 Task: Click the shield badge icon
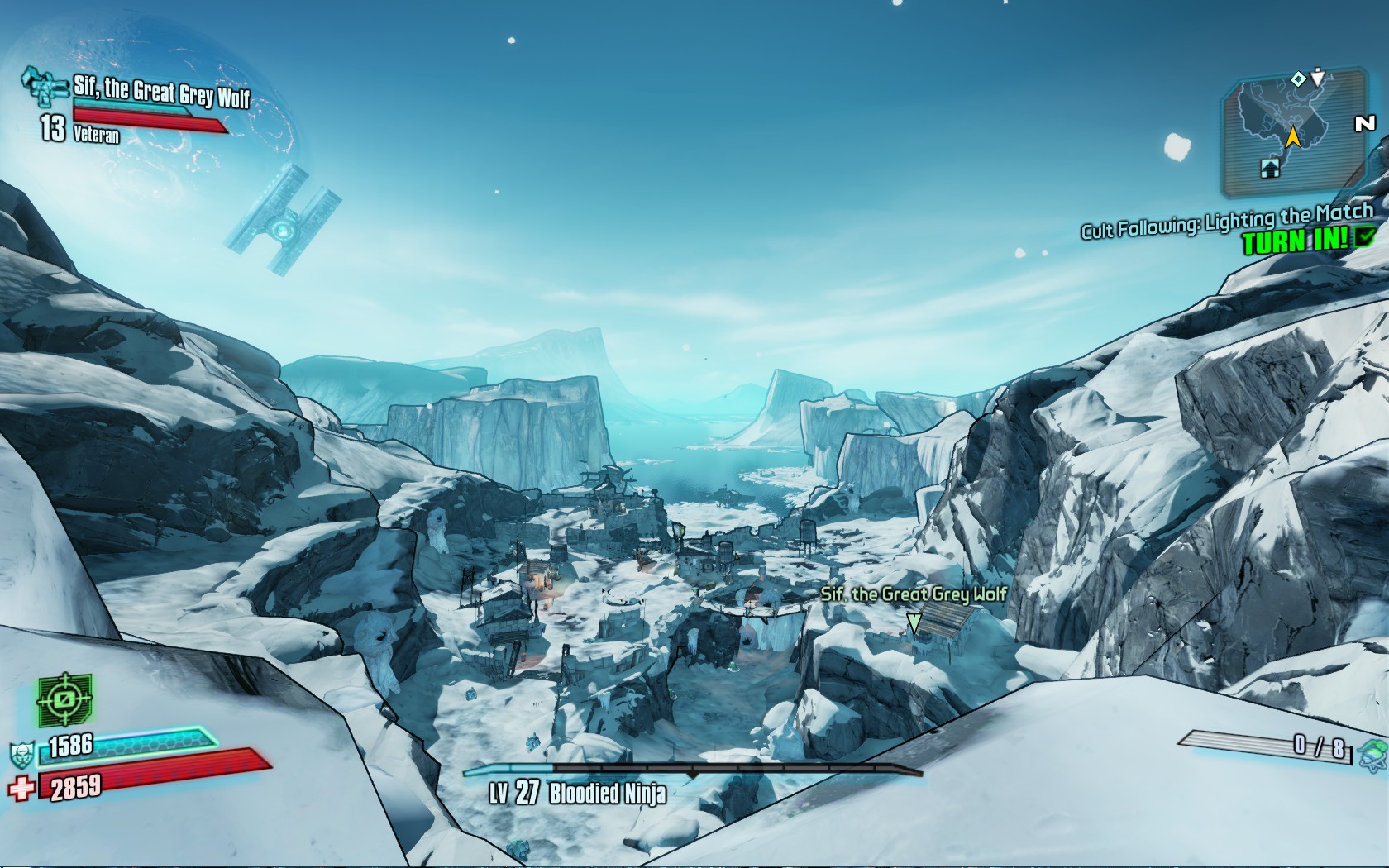(x=21, y=755)
